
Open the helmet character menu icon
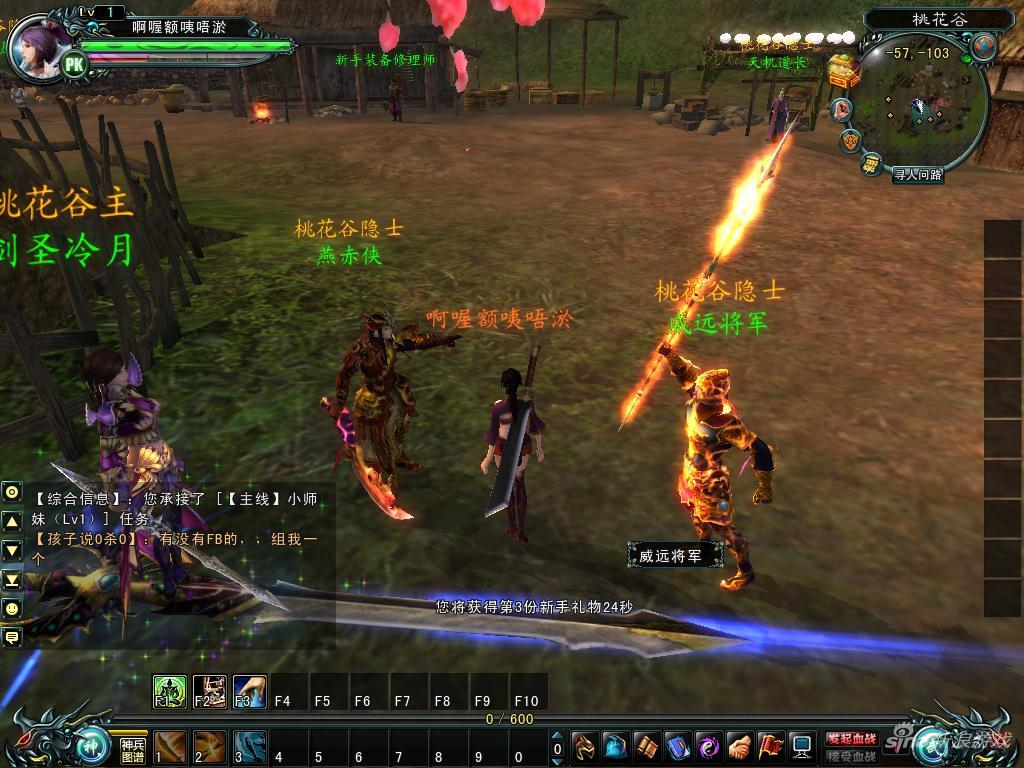584,746
